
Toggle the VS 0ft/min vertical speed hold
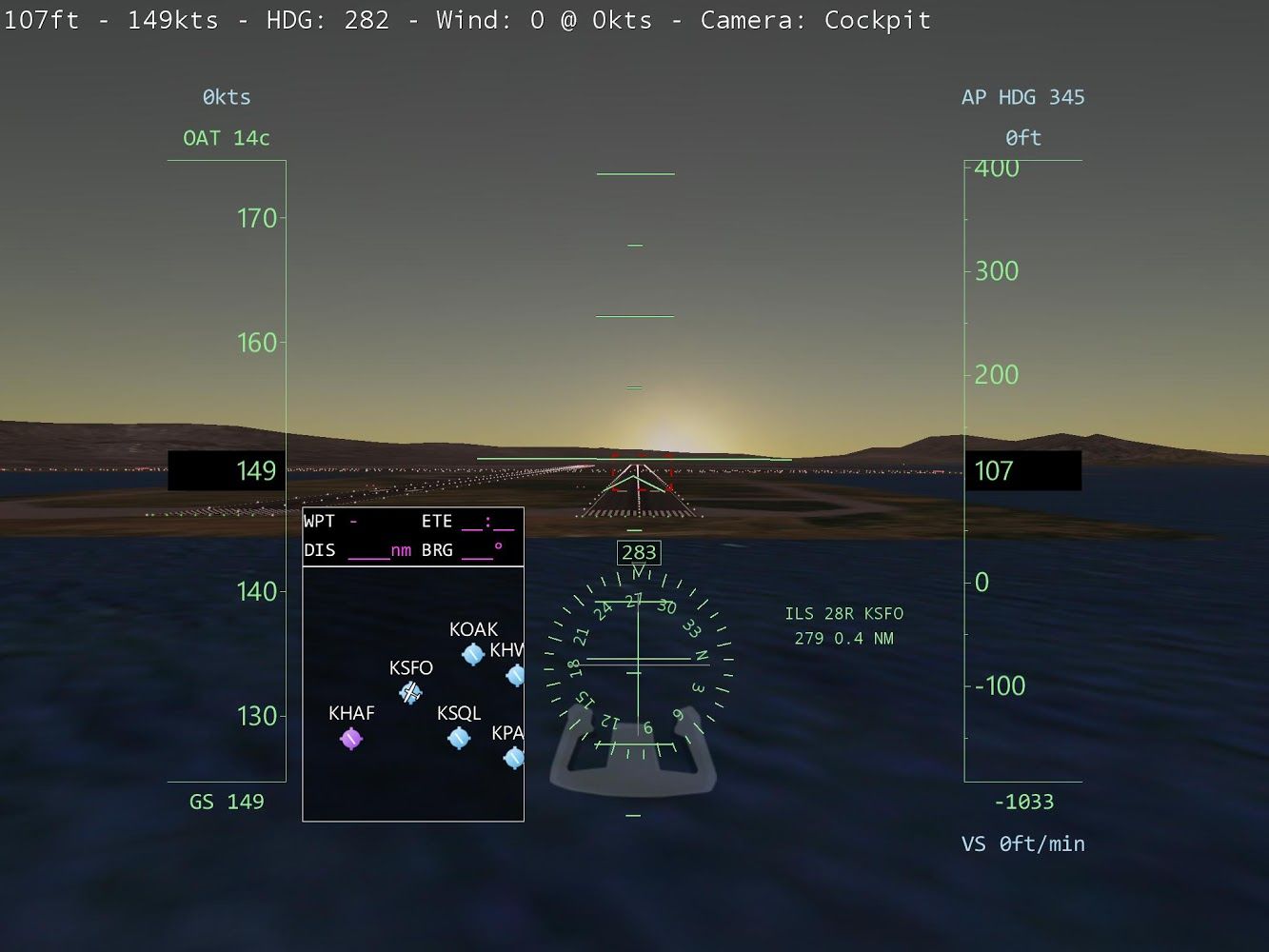(x=1023, y=843)
